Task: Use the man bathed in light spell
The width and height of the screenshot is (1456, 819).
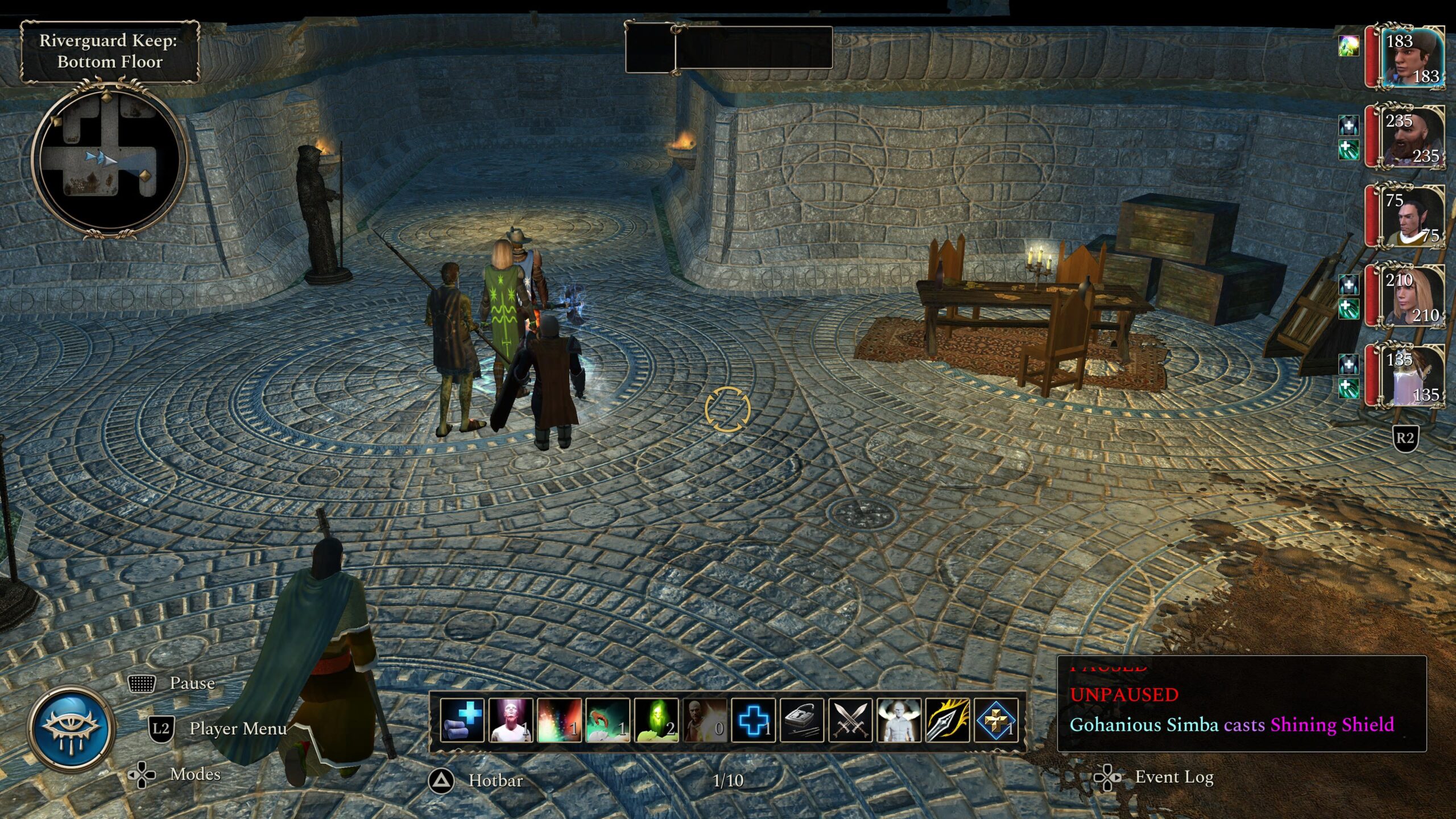Action: (x=510, y=721)
